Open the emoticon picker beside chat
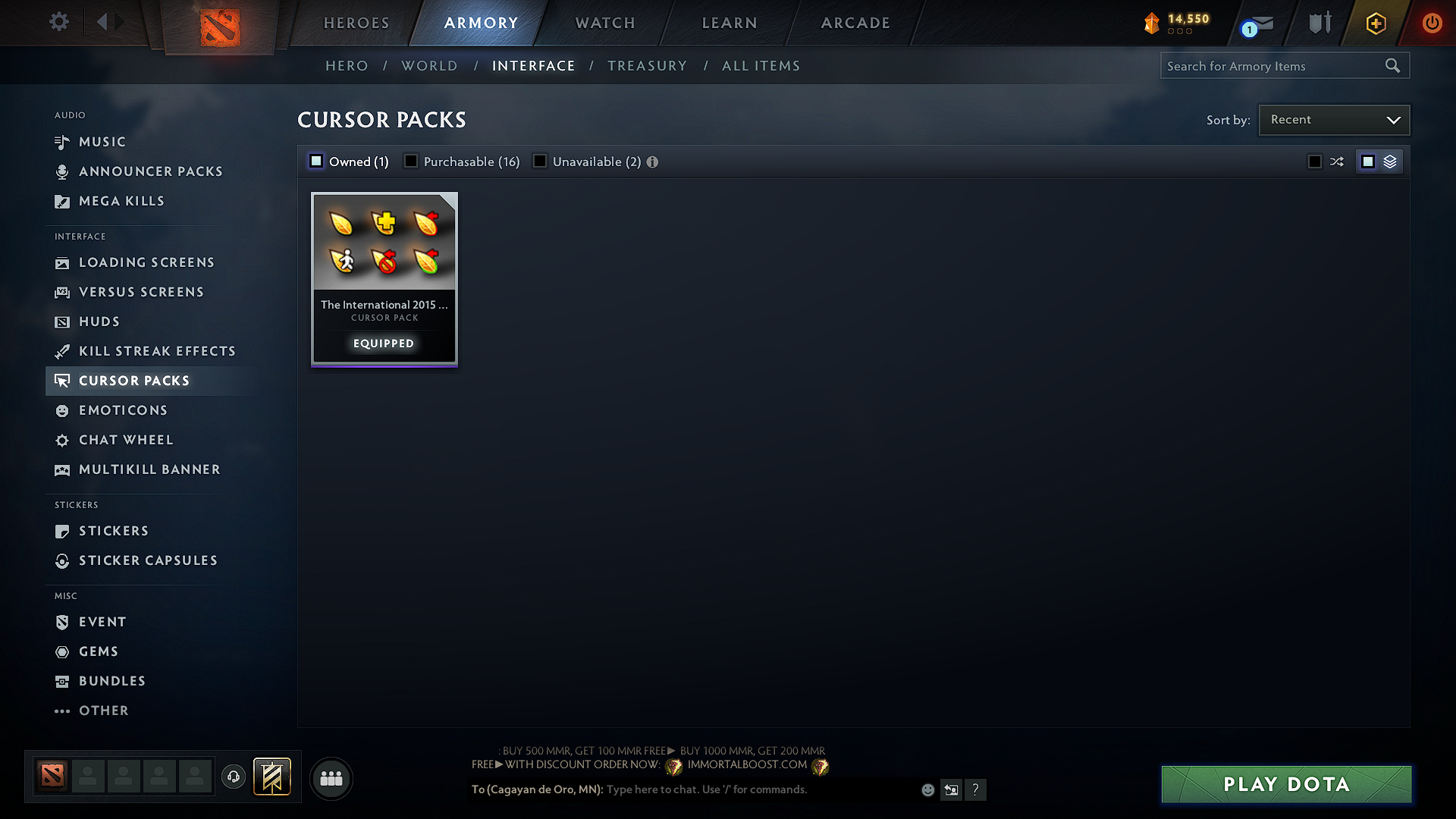Image resolution: width=1456 pixels, height=819 pixels. 927,789
